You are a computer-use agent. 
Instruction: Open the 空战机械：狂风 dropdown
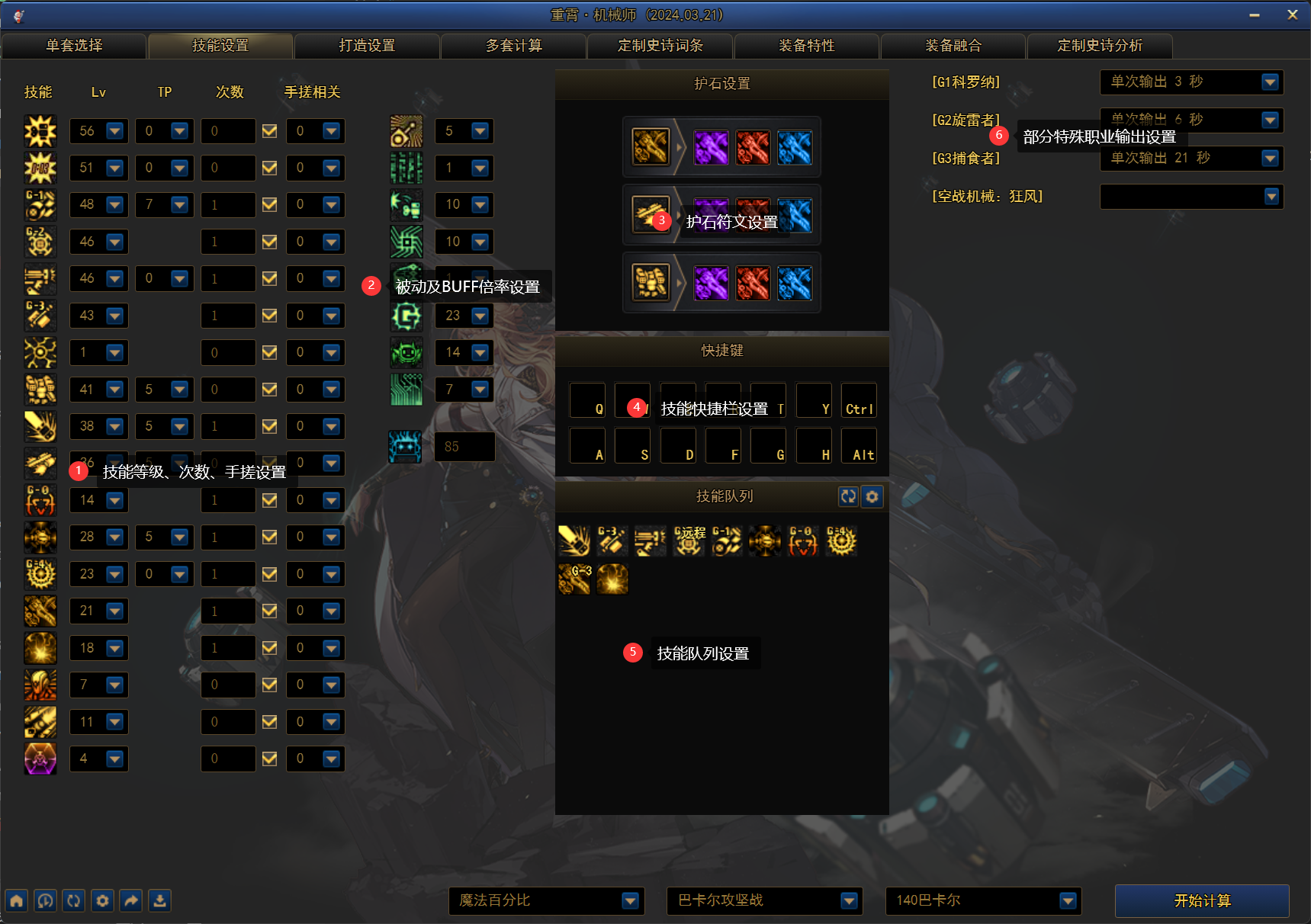pyautogui.click(x=1271, y=197)
